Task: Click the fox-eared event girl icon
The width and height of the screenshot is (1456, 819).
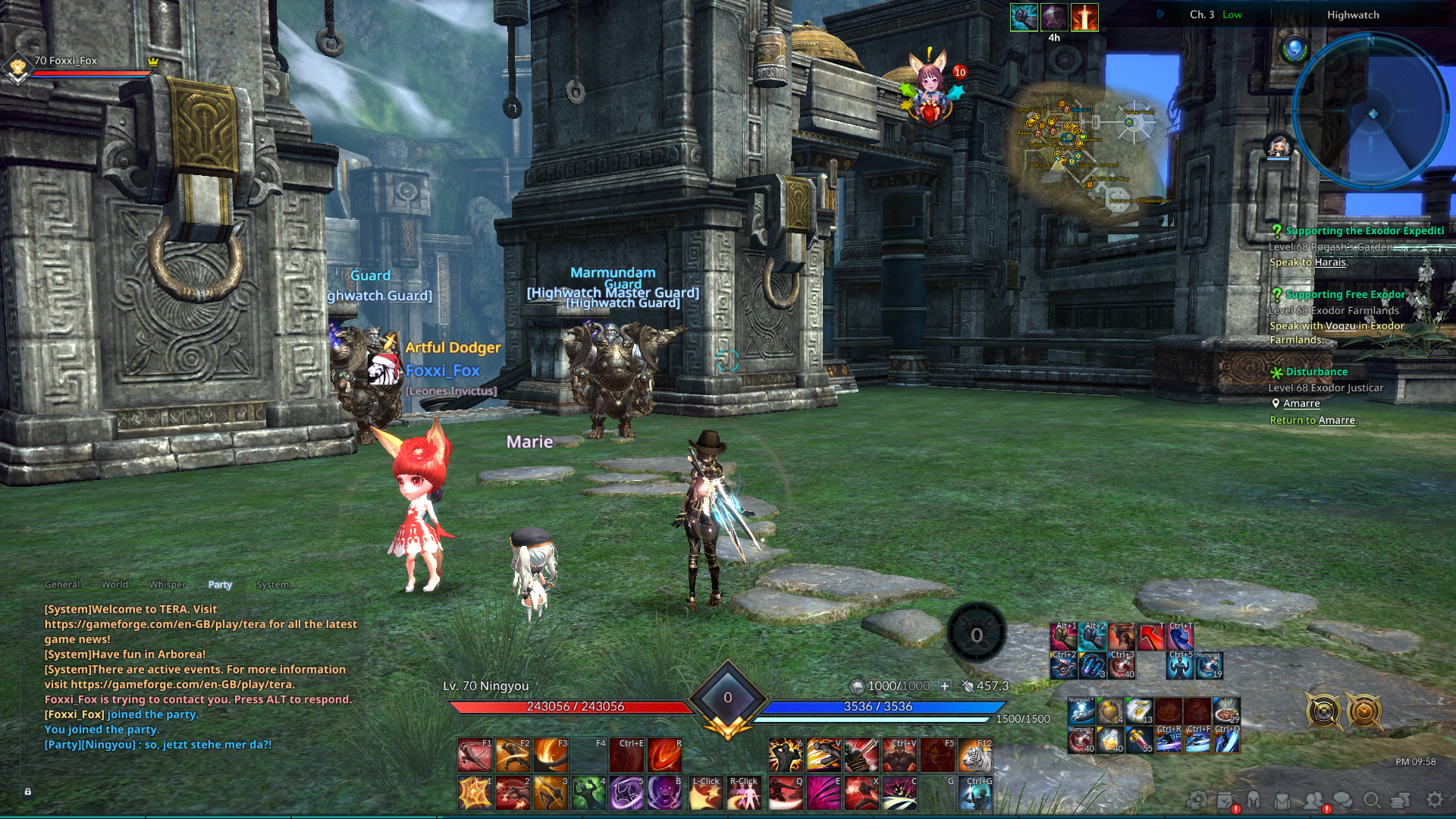Action: (x=931, y=87)
